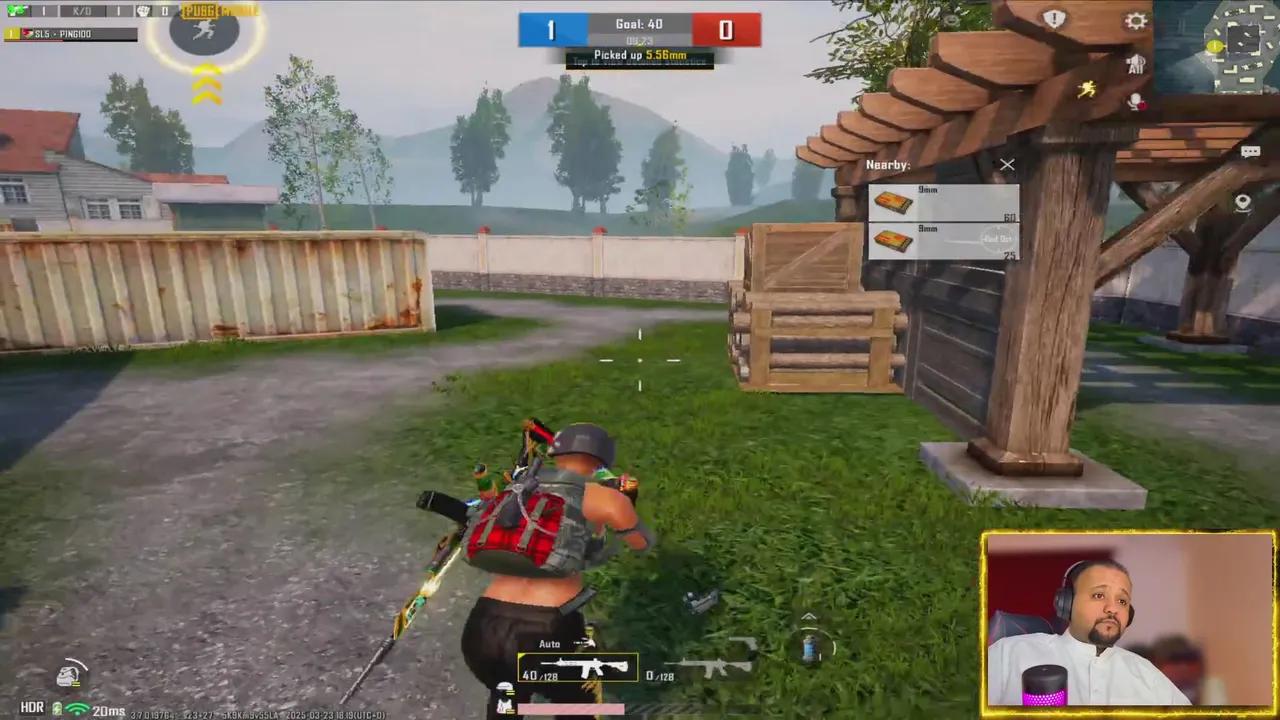The image size is (1280, 720).
Task: Open the game Settings gear
Action: [x=1136, y=20]
